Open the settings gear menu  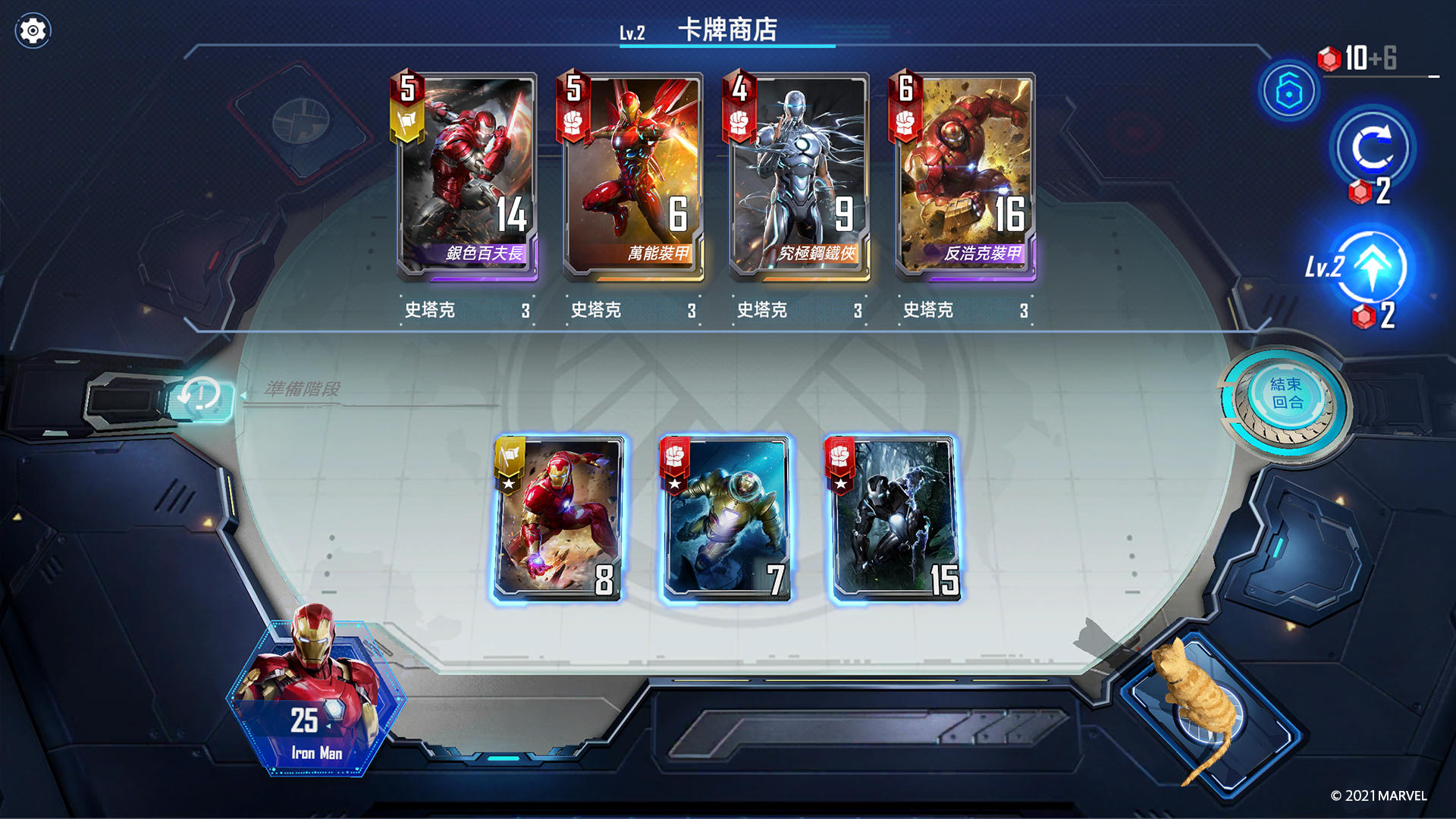[33, 29]
